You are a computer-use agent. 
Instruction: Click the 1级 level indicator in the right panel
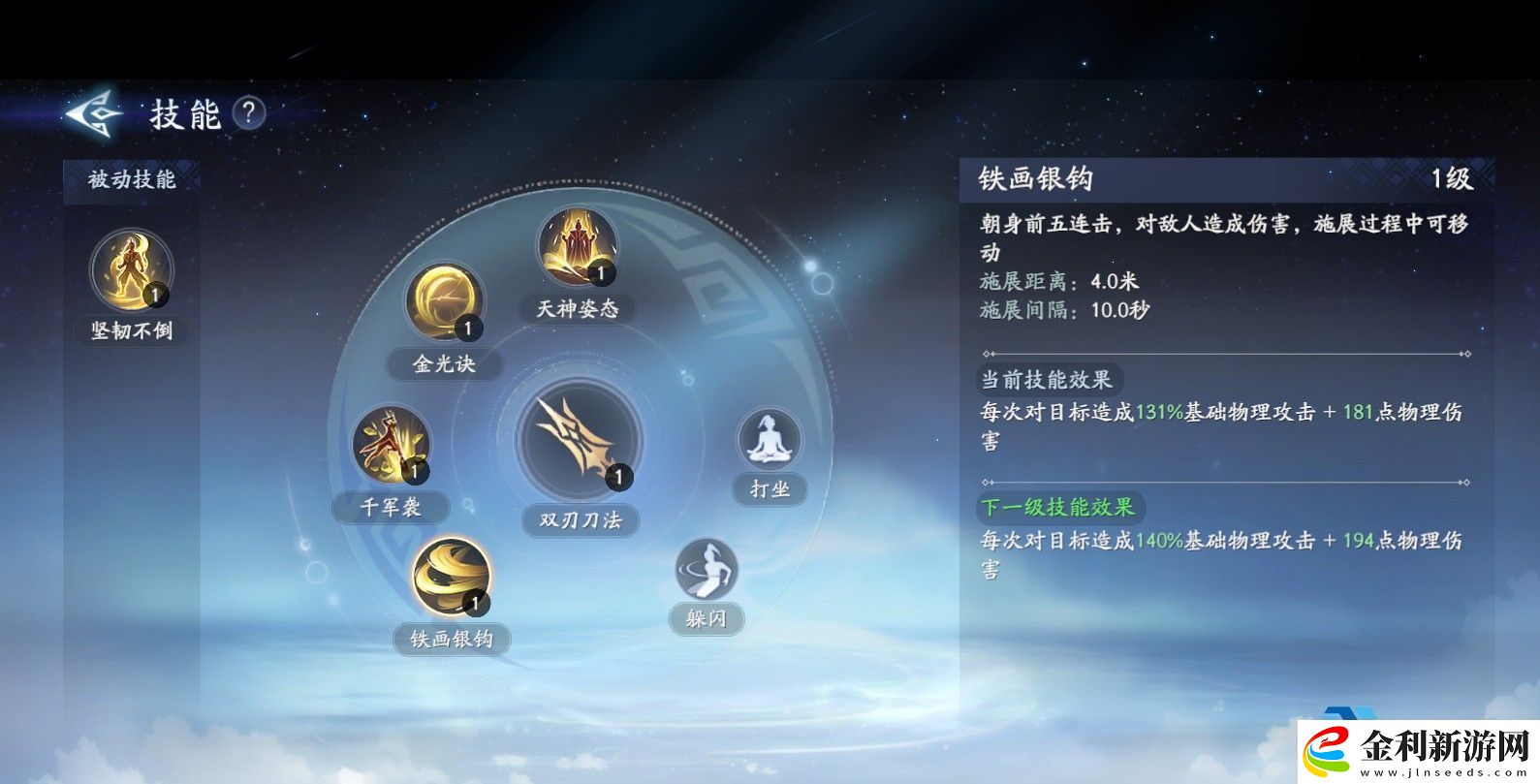[1453, 178]
